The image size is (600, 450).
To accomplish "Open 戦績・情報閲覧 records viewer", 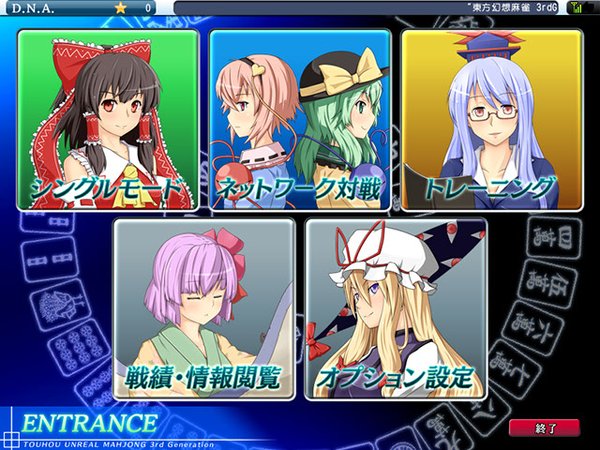I will 204,310.
